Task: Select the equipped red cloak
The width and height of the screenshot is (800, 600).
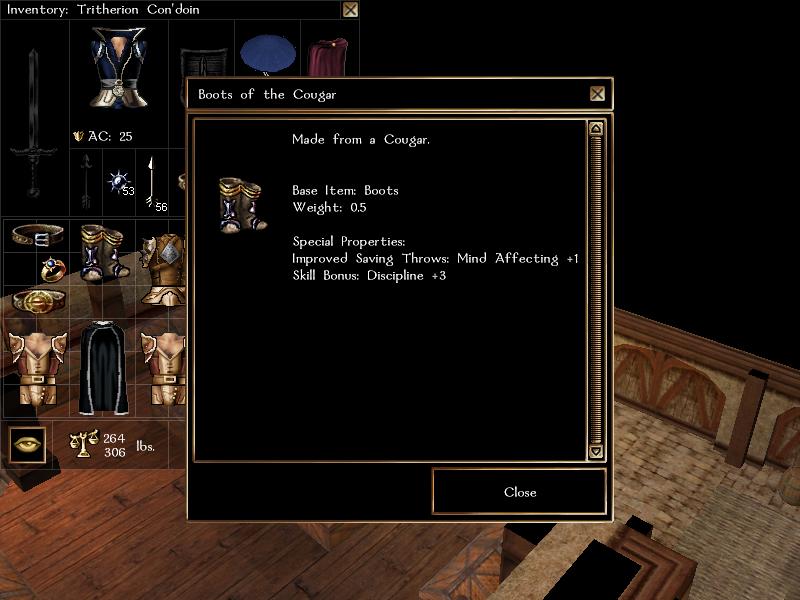Action: (x=326, y=58)
